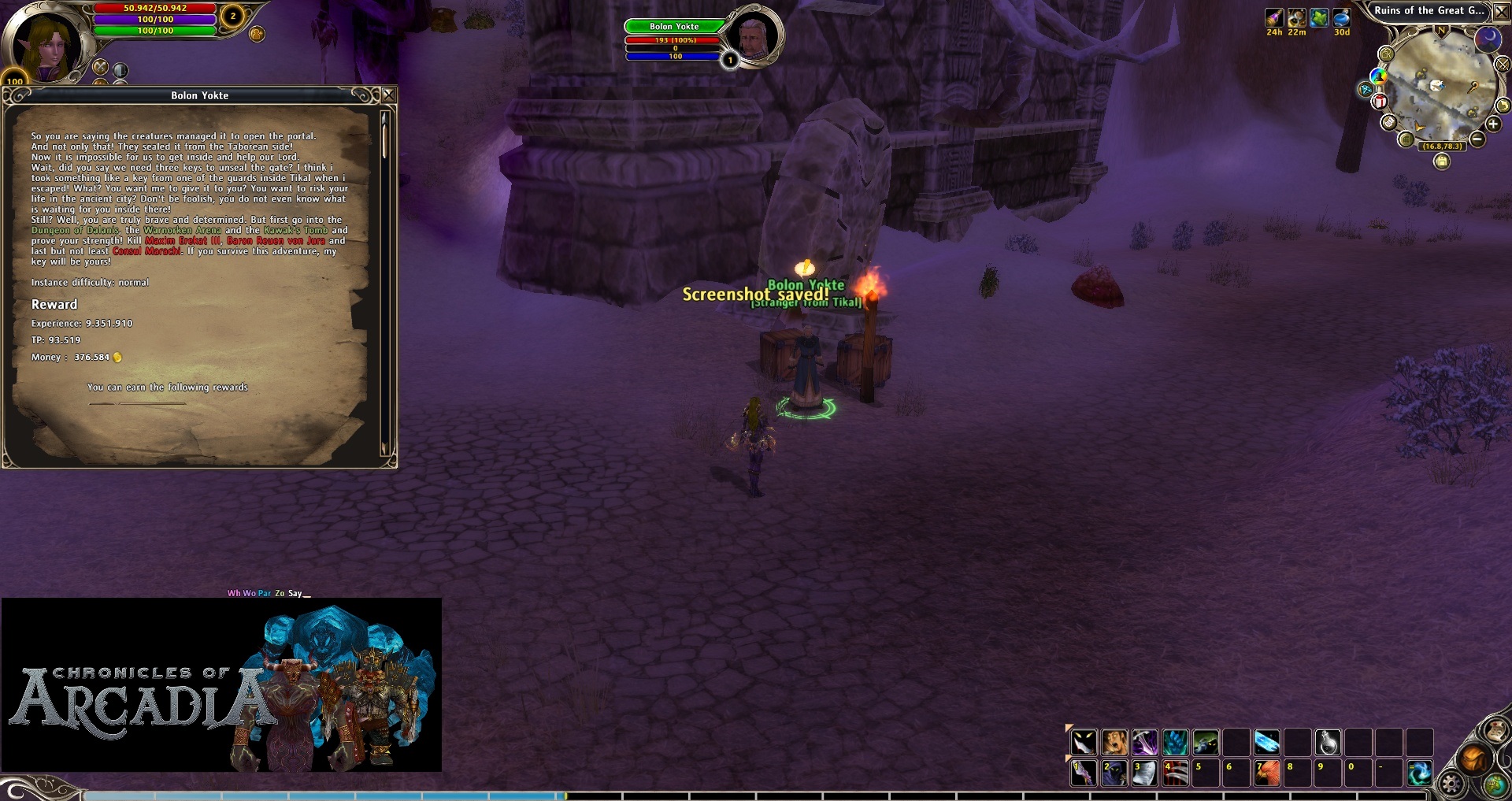This screenshot has height=801, width=1512.
Task: Zoom out the minimap with minus button
Action: pyautogui.click(x=1477, y=139)
